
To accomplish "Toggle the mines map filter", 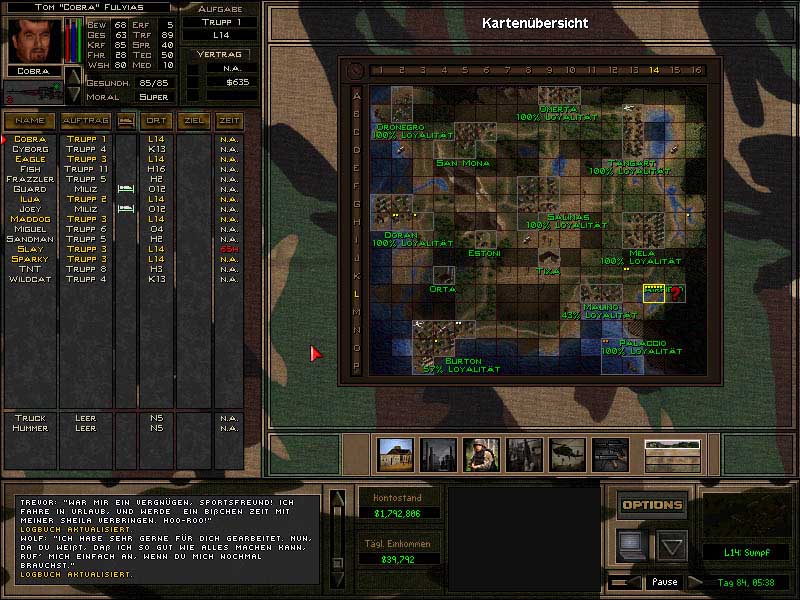I will tap(438, 455).
